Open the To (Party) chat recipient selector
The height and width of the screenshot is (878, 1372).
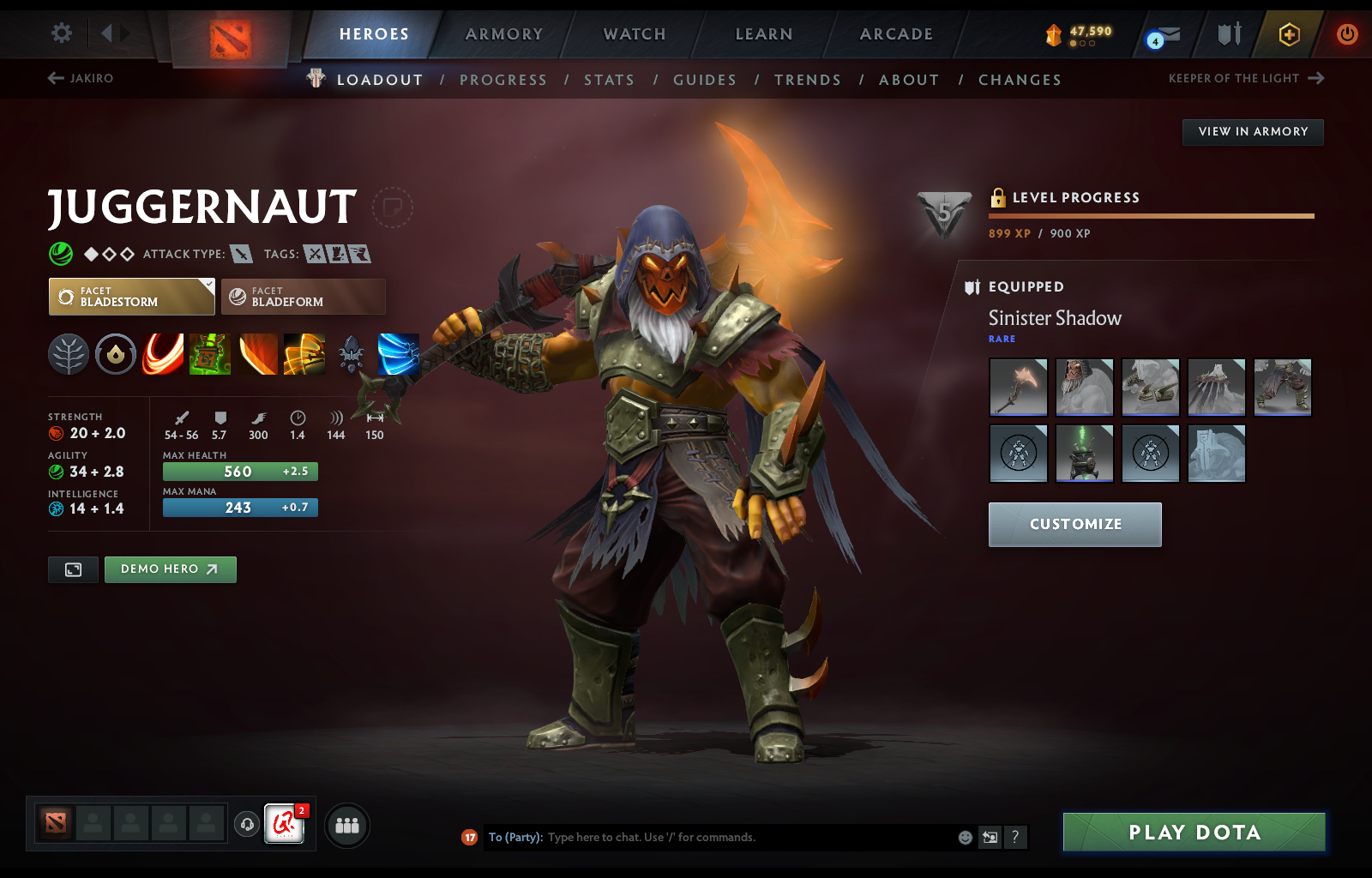pyautogui.click(x=514, y=838)
